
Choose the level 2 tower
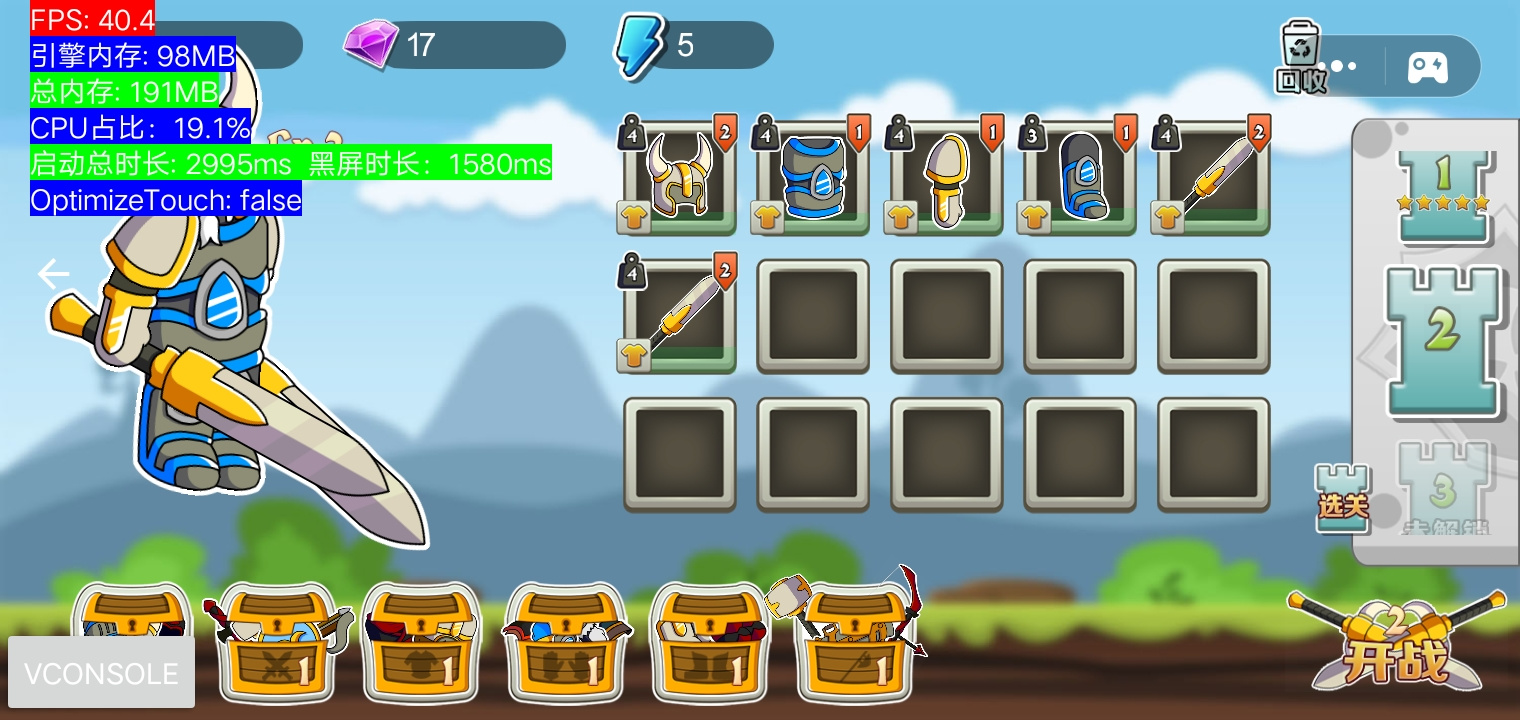click(1442, 338)
